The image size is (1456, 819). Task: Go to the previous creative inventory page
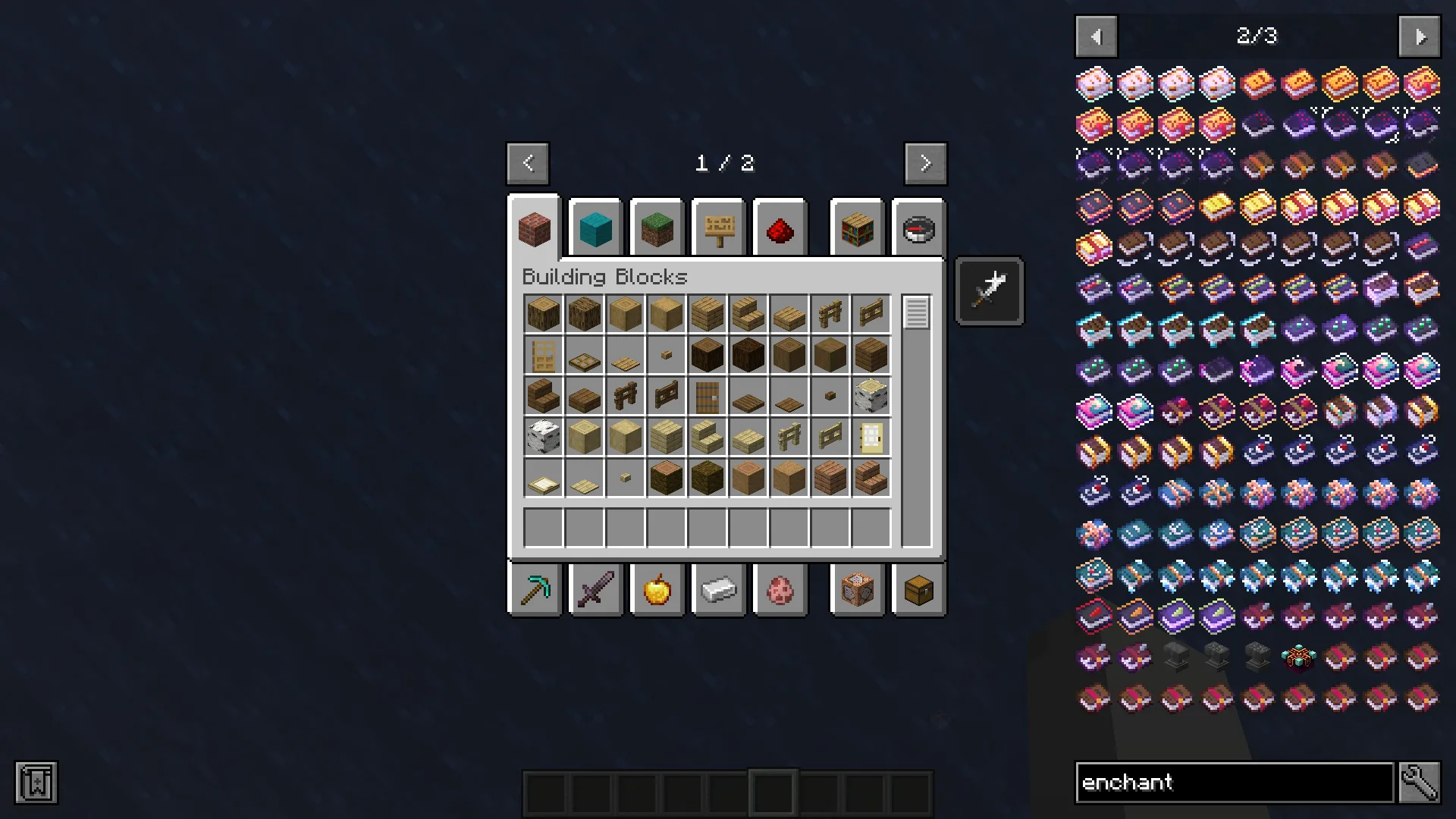528,163
